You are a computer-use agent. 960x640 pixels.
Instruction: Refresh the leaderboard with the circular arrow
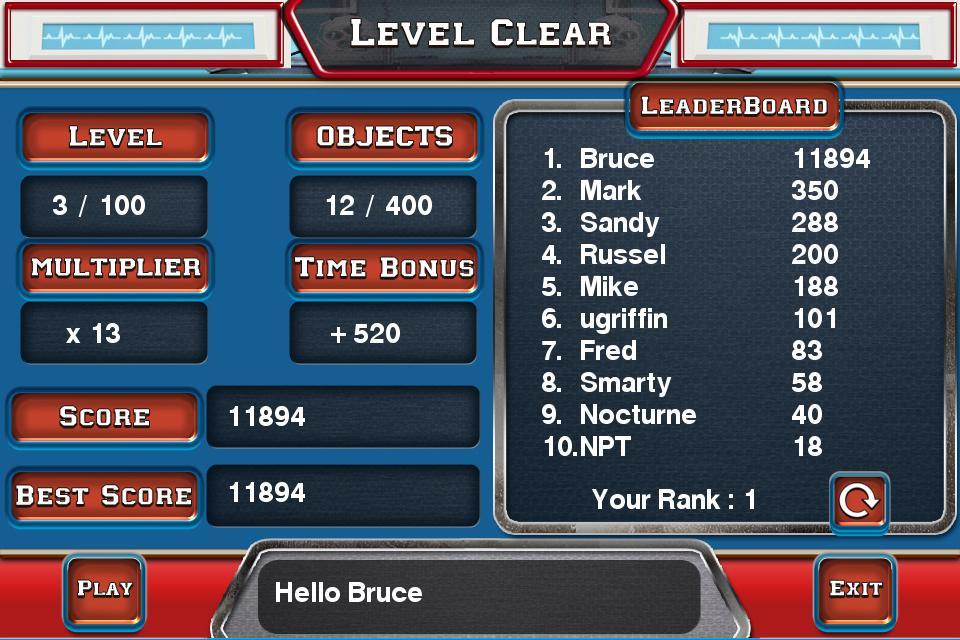tap(858, 500)
